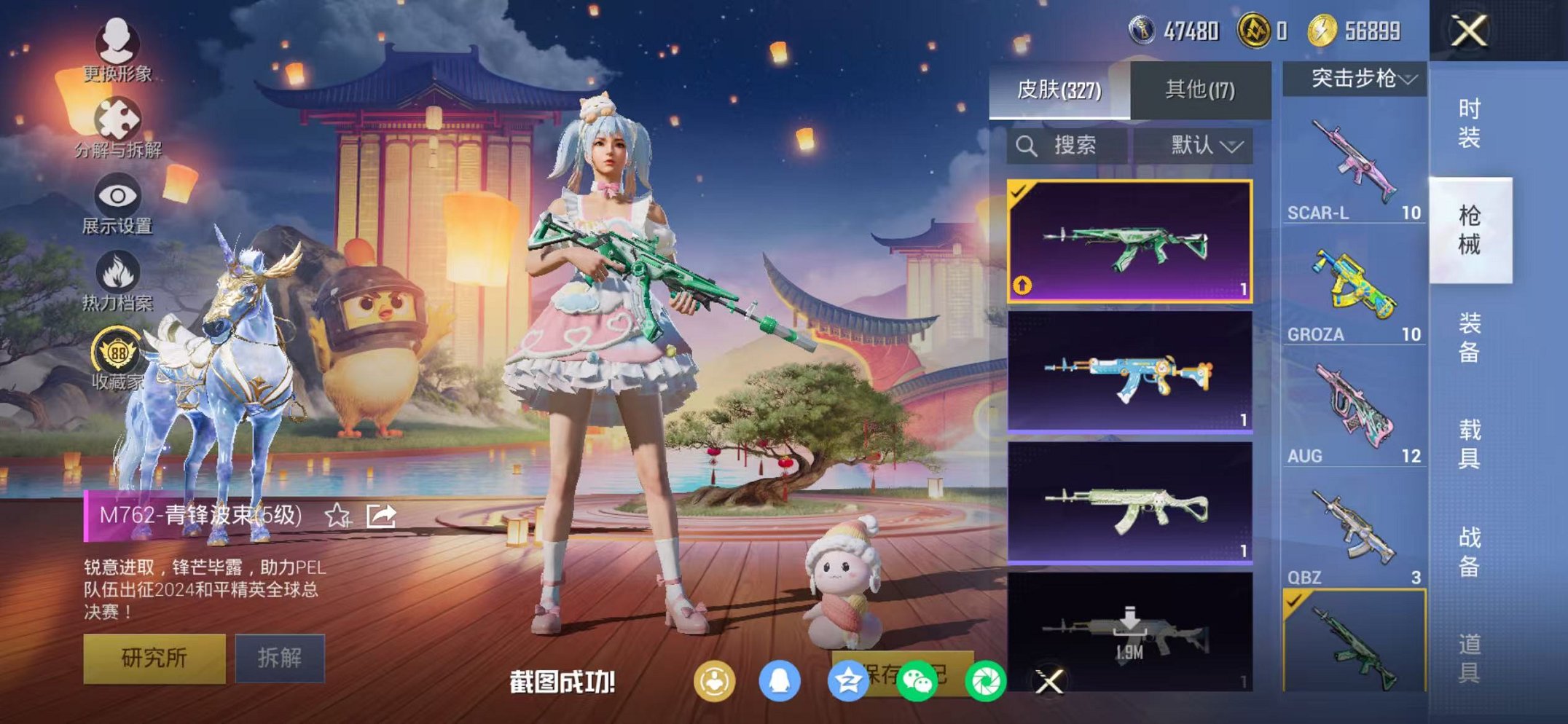1568x724 pixels.
Task: Open the 收藏家 collector badge
Action: coord(119,357)
